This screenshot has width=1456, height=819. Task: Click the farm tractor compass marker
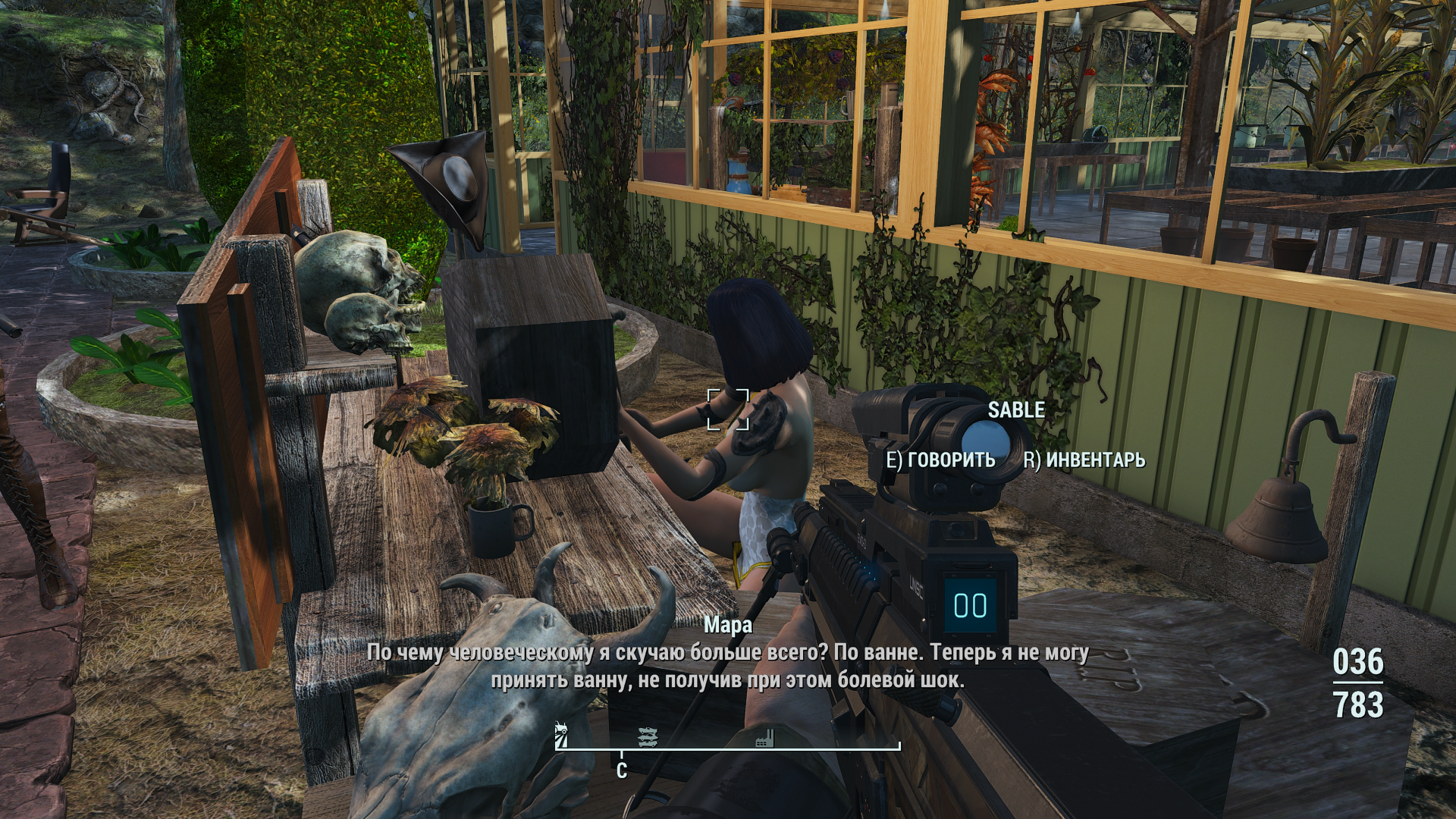(562, 735)
